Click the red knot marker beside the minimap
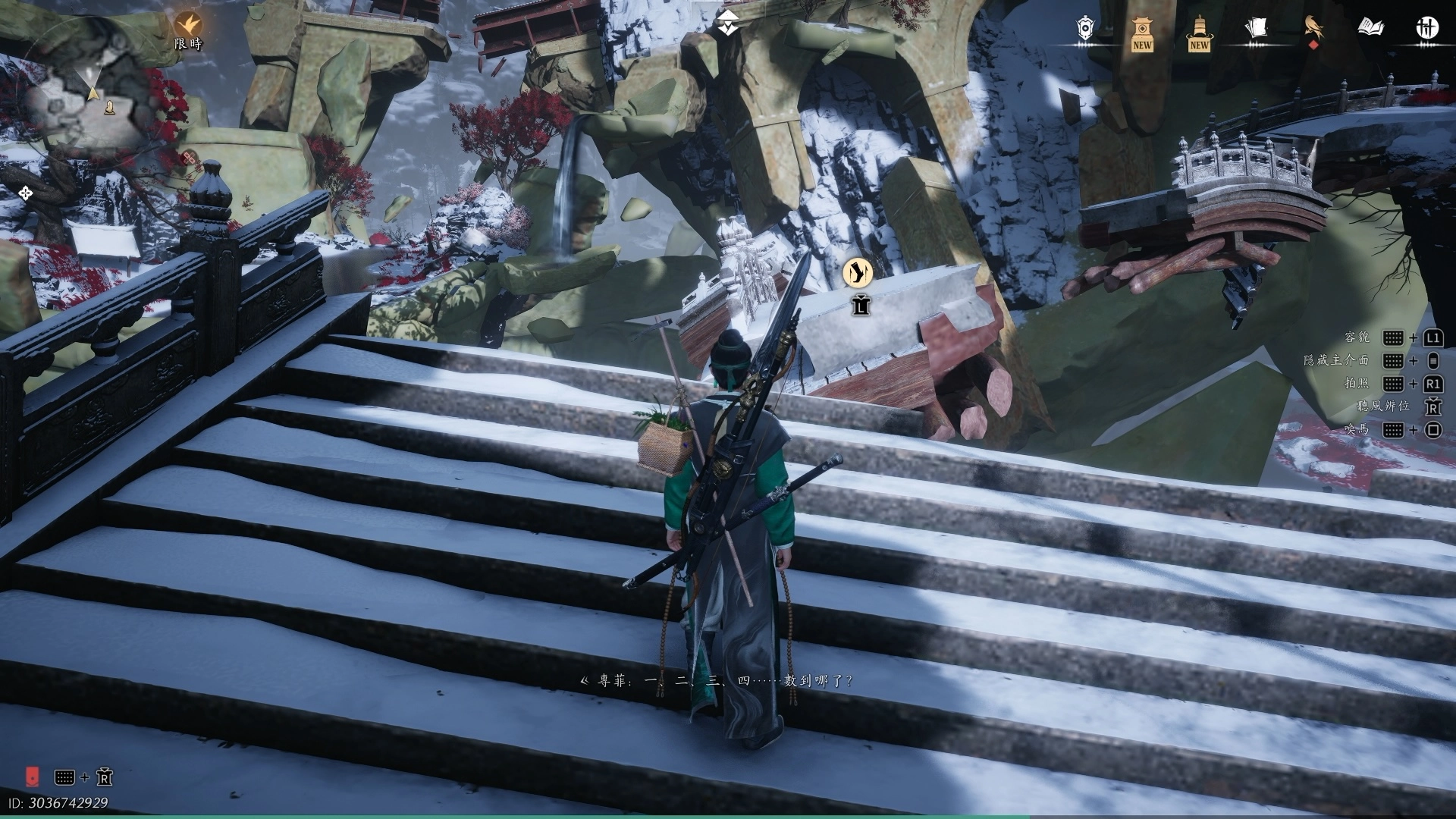Screen dimensions: 1456x819 pyautogui.click(x=189, y=158)
